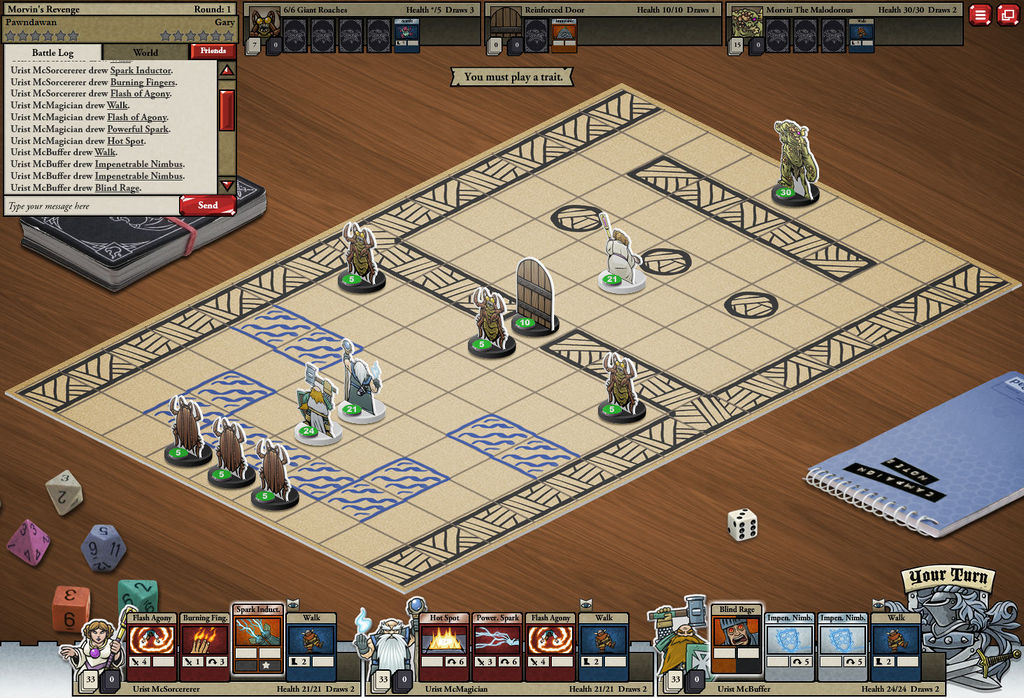Send the chat message
Image resolution: width=1024 pixels, height=698 pixels.
207,205
